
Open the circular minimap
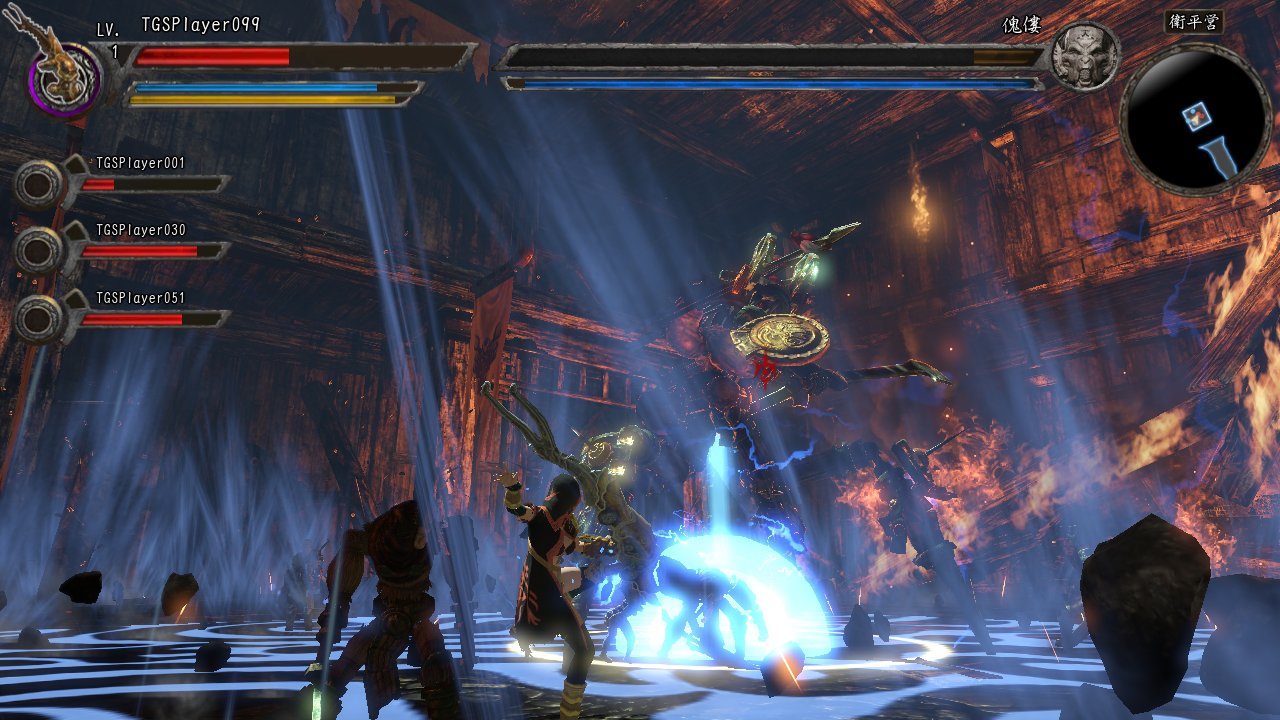pos(1196,120)
